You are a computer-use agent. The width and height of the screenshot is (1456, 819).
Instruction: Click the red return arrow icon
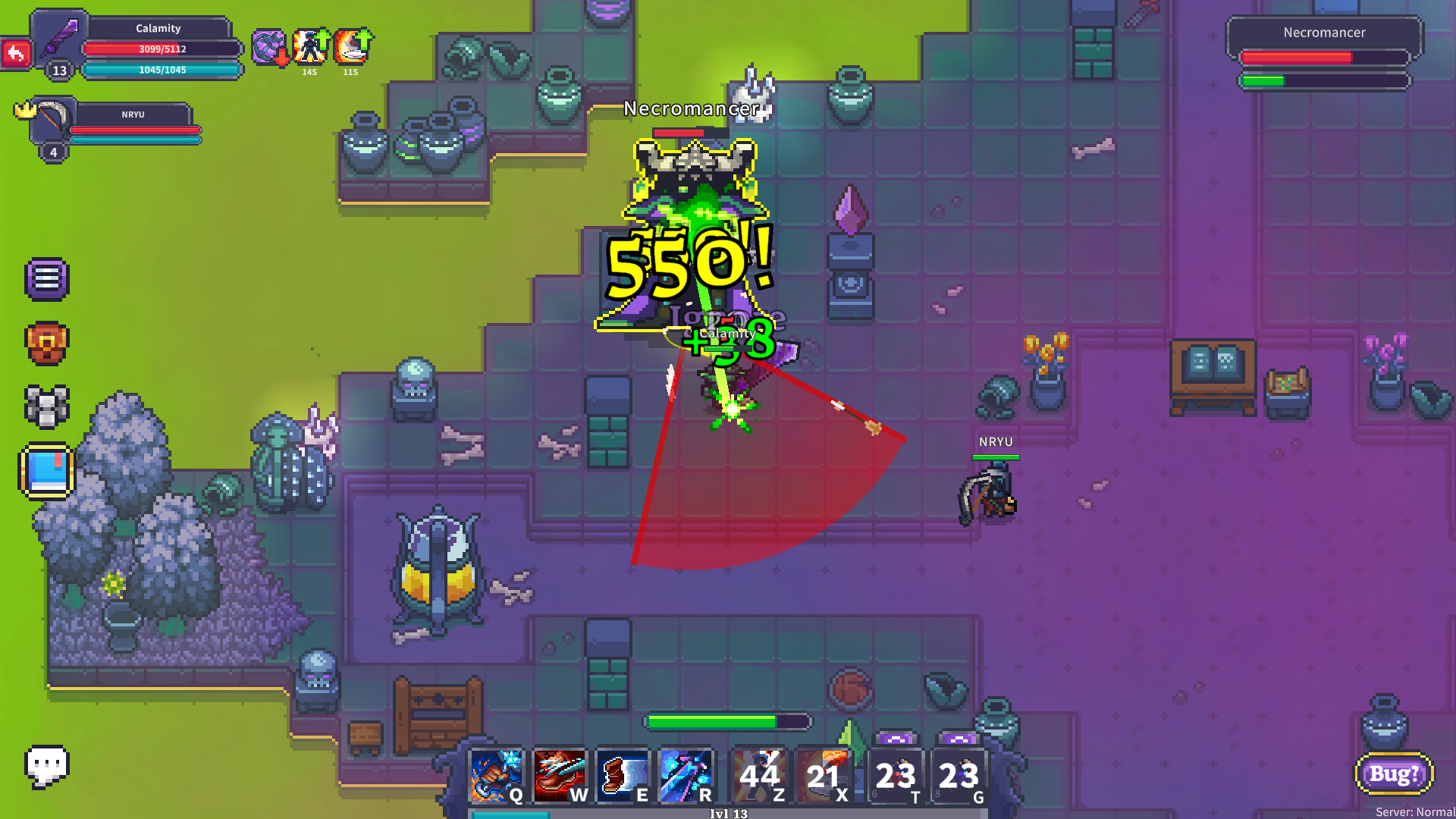(15, 53)
